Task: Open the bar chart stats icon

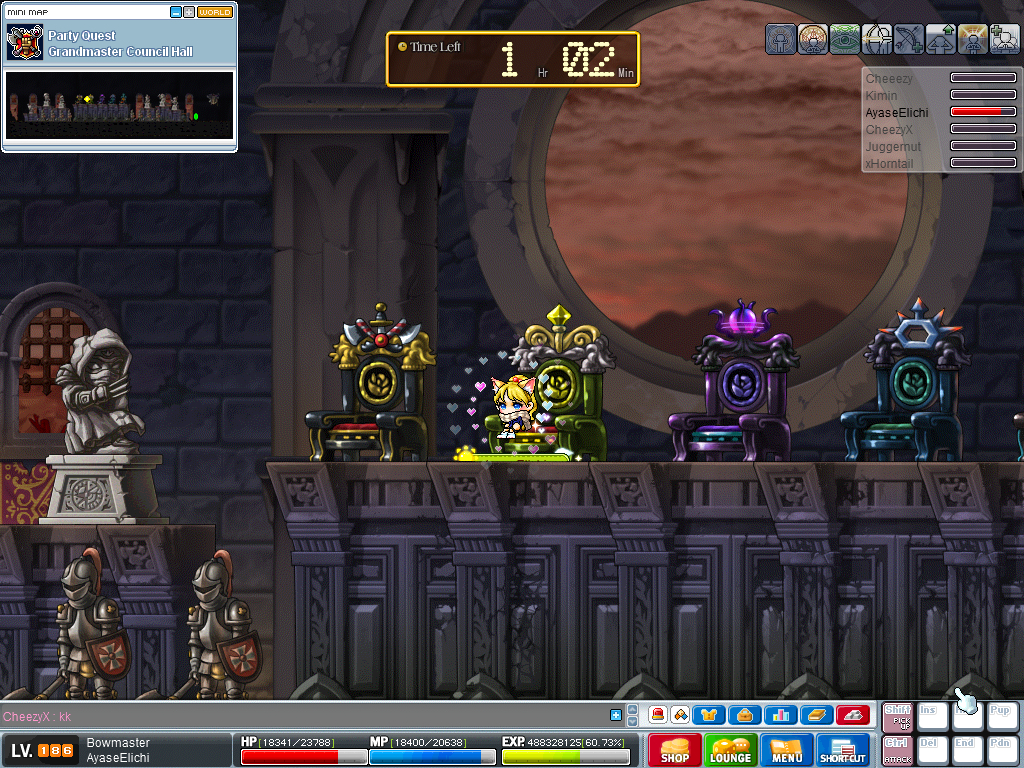Action: tap(779, 715)
